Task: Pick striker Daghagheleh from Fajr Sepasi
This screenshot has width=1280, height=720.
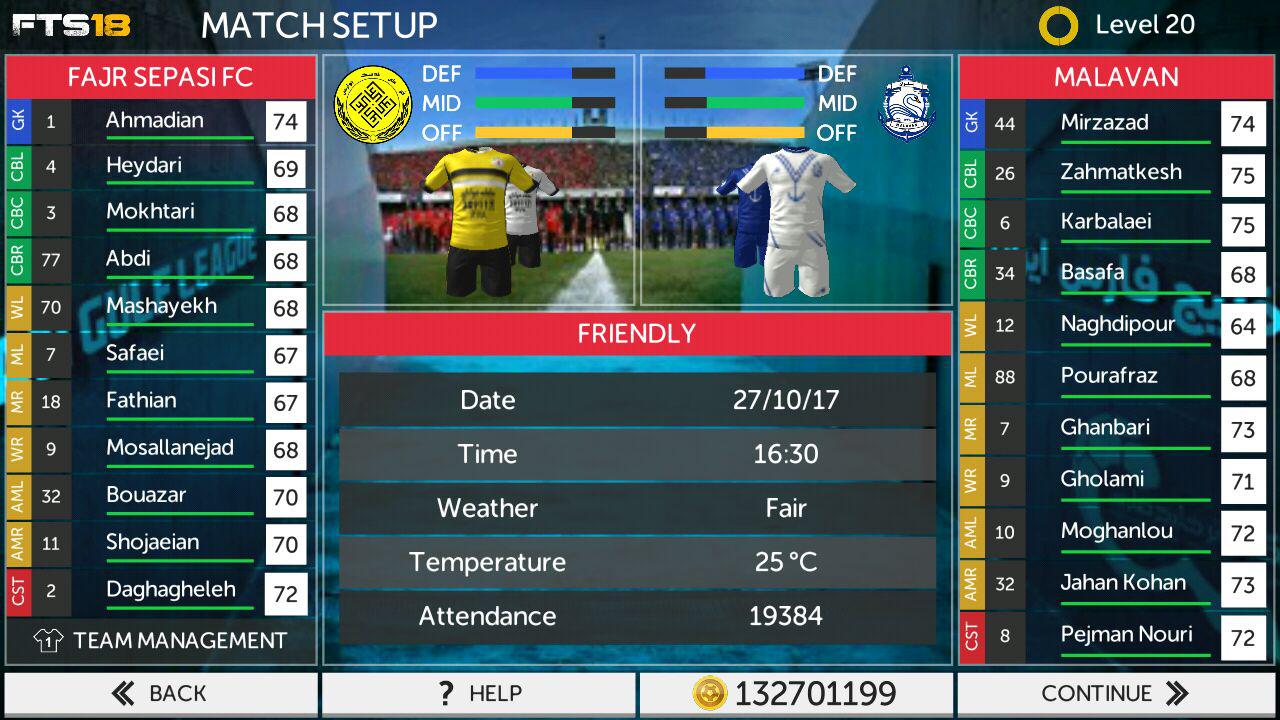Action: coord(170,590)
